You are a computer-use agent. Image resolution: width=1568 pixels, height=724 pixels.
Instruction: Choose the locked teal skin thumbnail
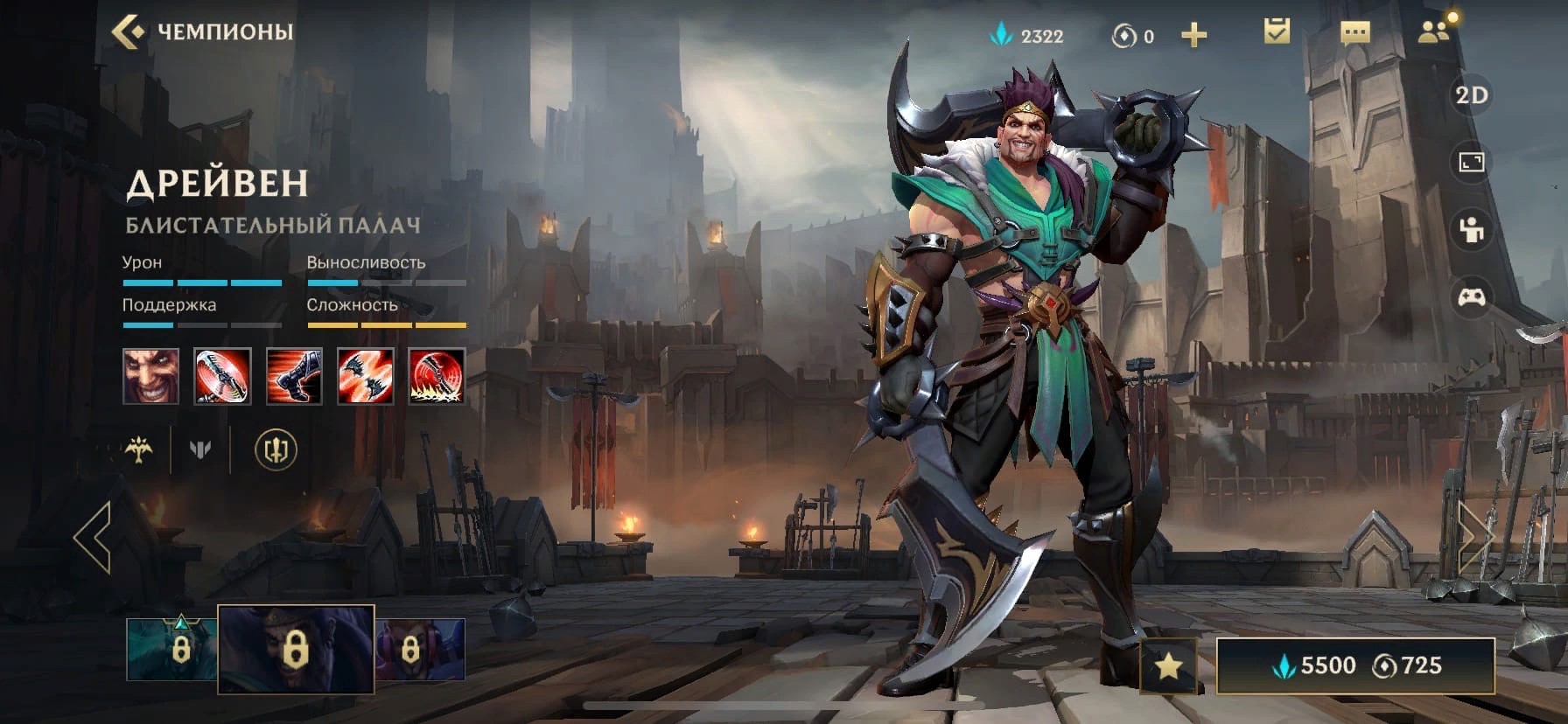[x=172, y=650]
